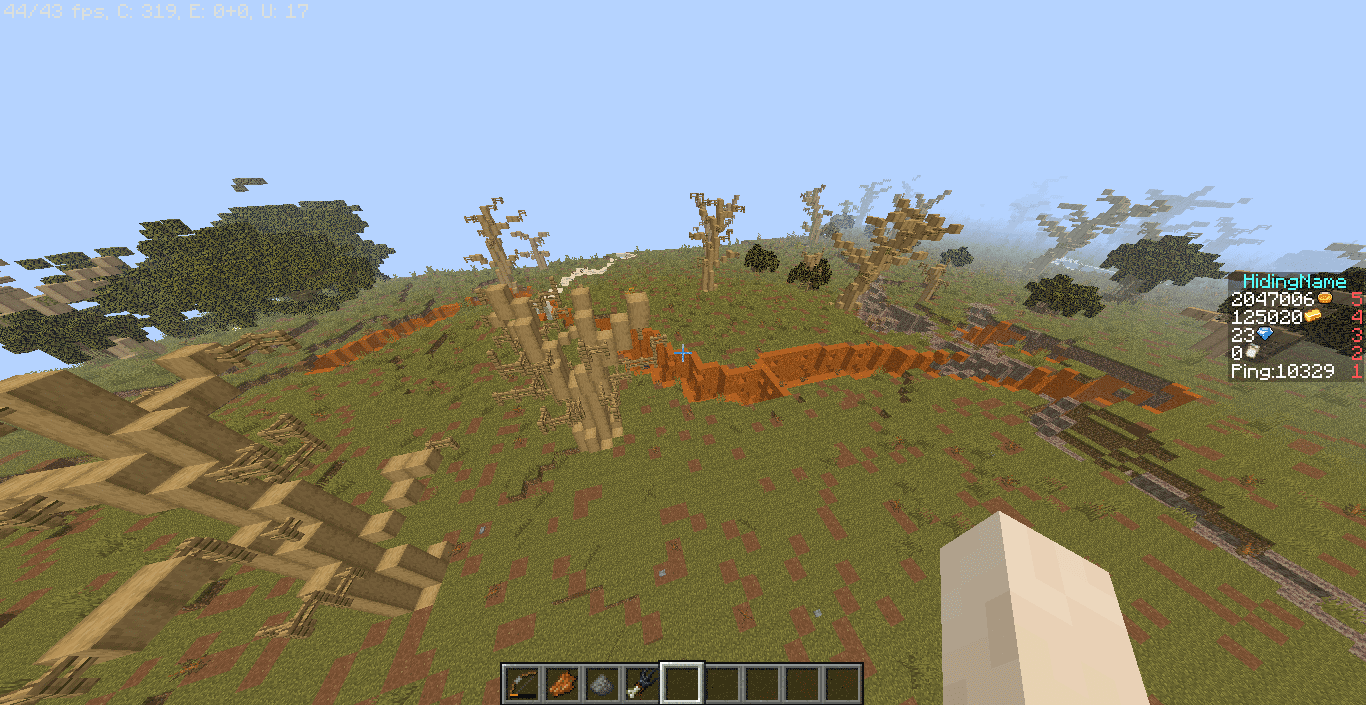Select the orange meat item slot

tap(561, 683)
